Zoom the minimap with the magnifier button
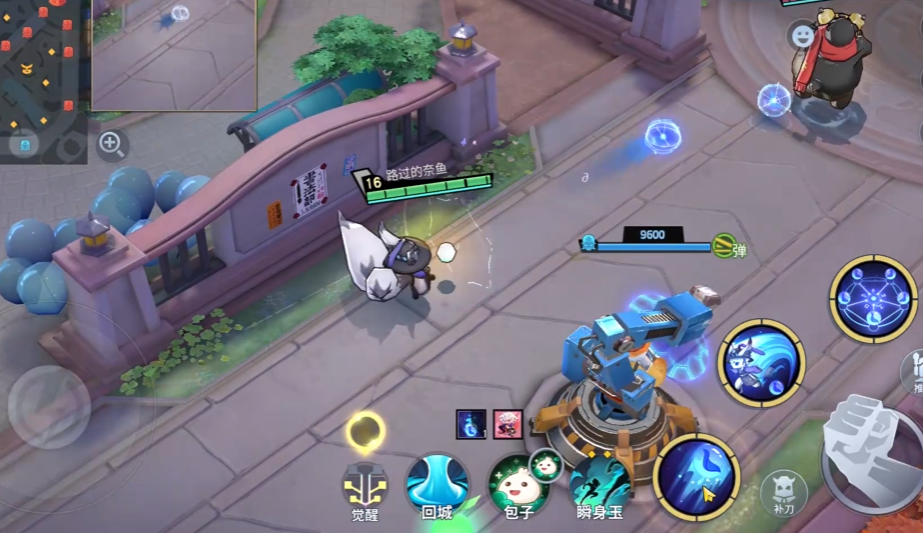The height and width of the screenshot is (533, 923). click(x=112, y=145)
